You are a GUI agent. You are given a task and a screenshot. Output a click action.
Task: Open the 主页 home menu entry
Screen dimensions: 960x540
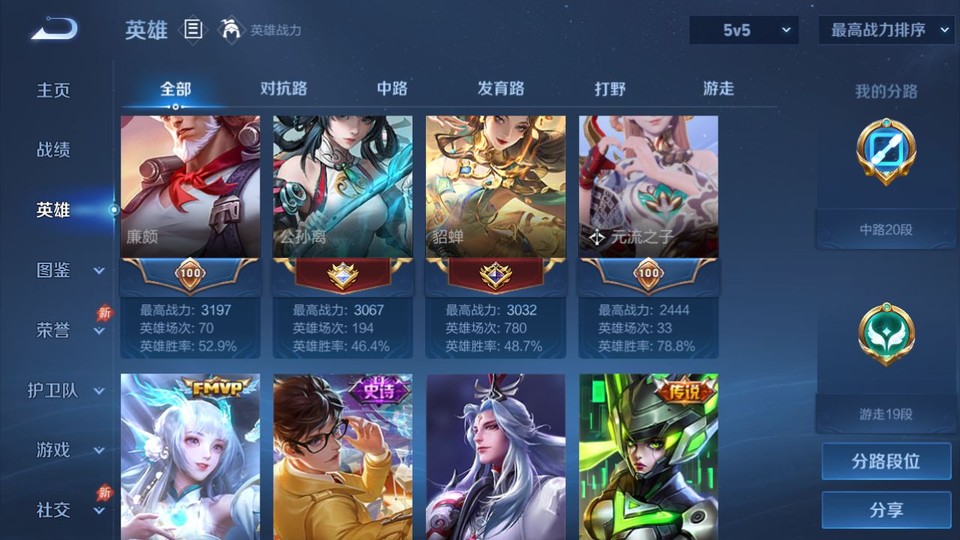pos(54,90)
